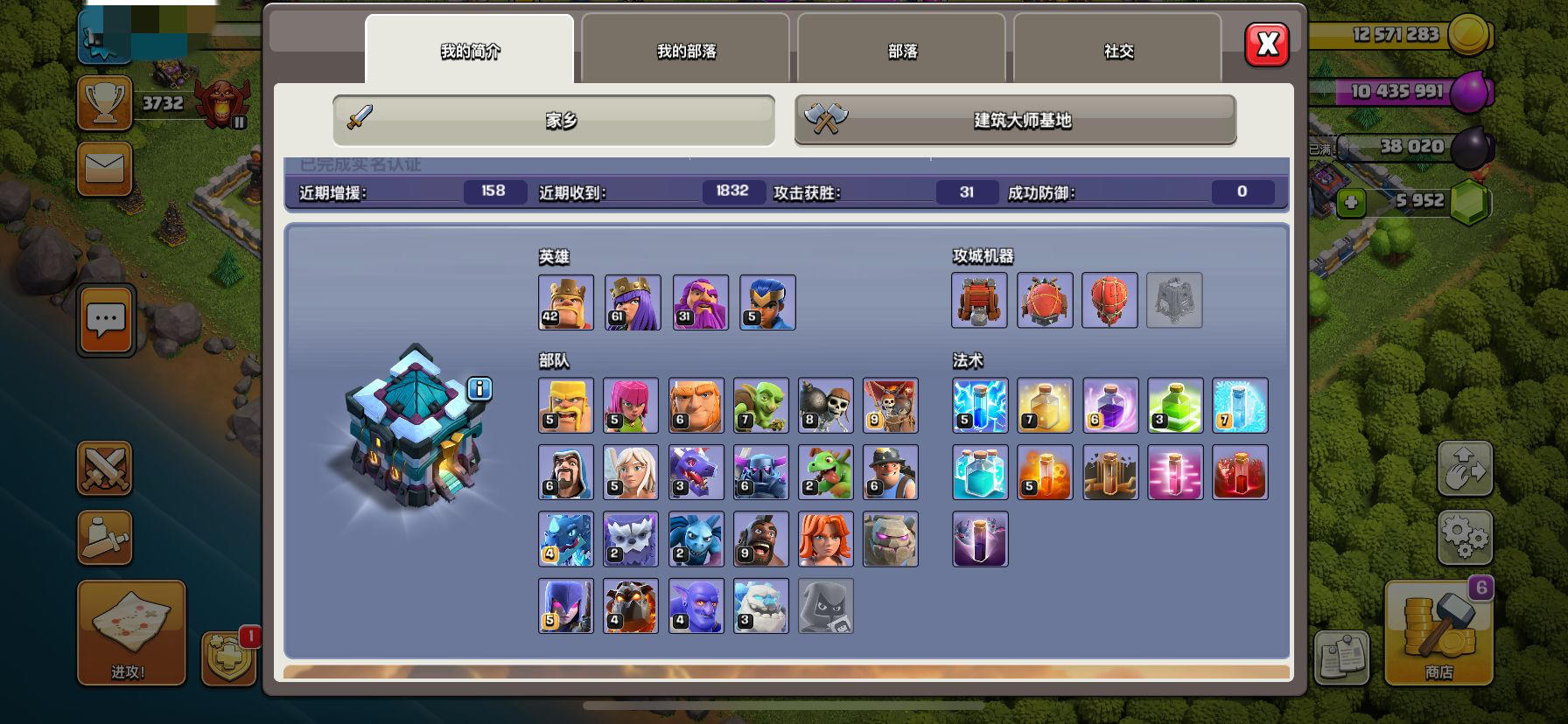Open the army training icon
Screen dimensions: 1568x724
click(x=104, y=469)
